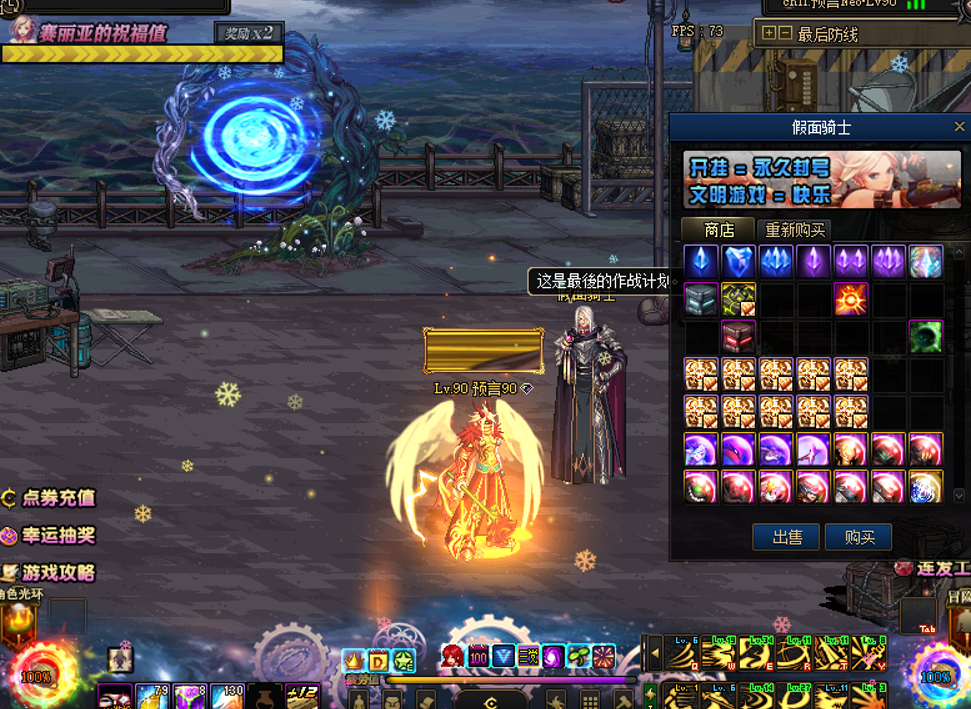Viewport: 971px width, 709px height.
Task: Switch to the 重新购买 tab
Action: [795, 230]
